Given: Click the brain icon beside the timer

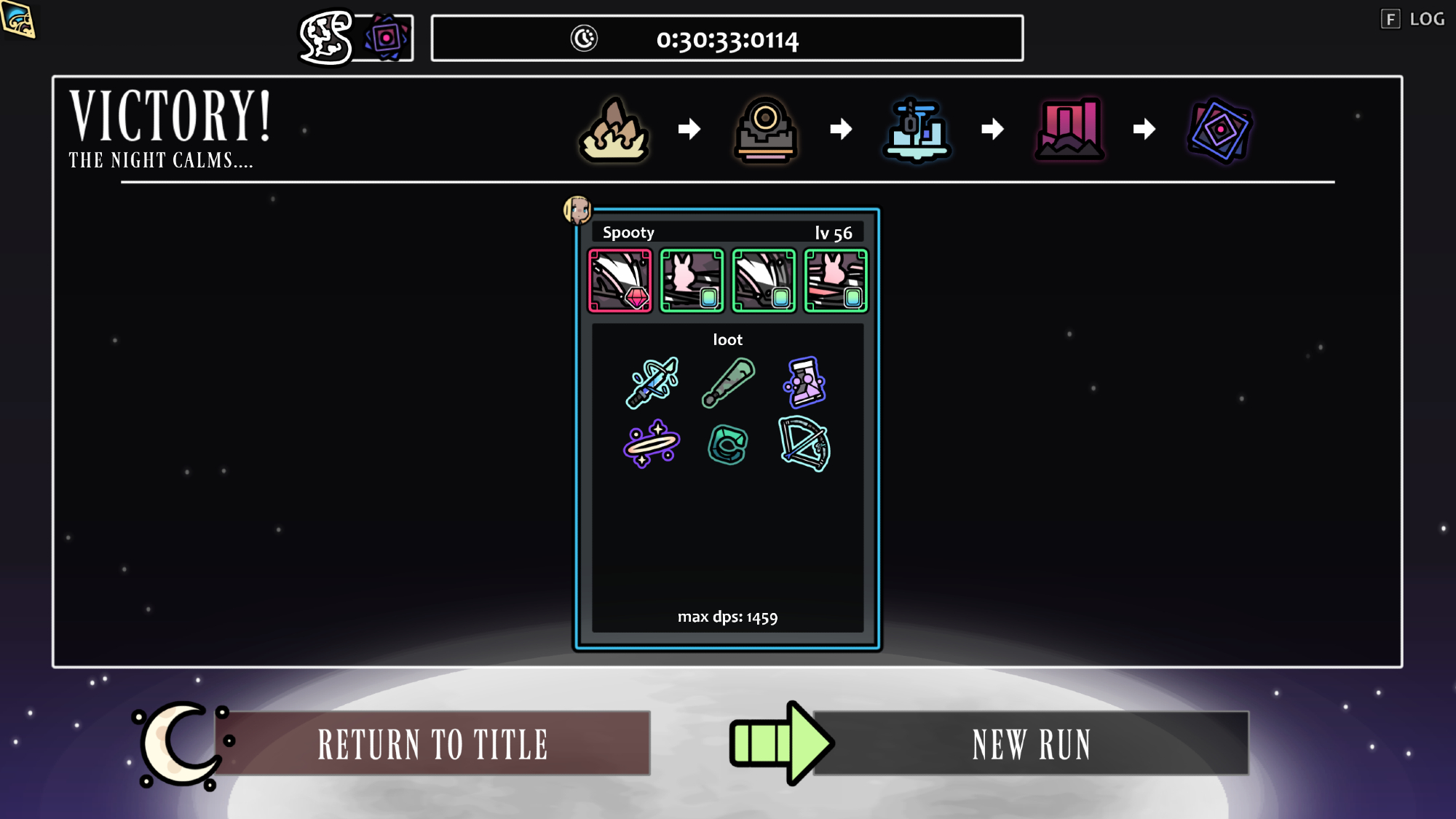Looking at the screenshot, I should click(325, 37).
